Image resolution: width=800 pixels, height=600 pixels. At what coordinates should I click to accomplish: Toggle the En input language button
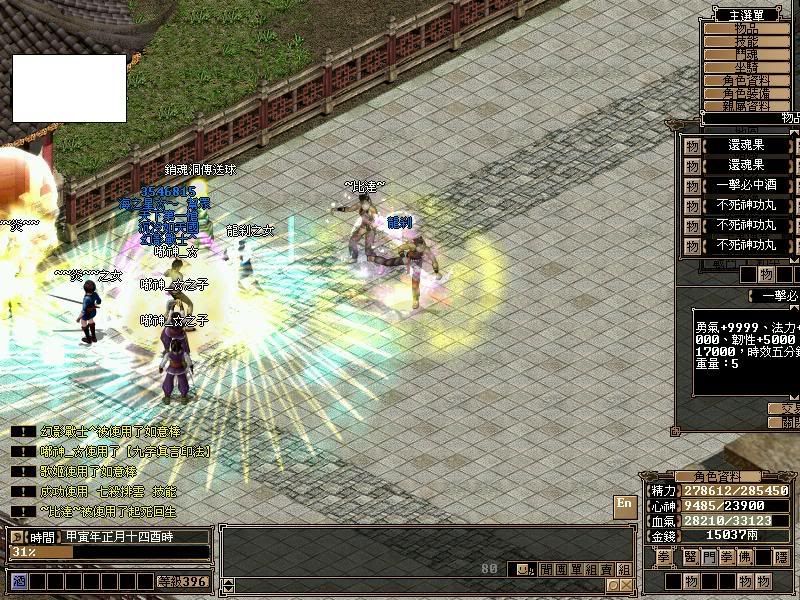click(624, 505)
